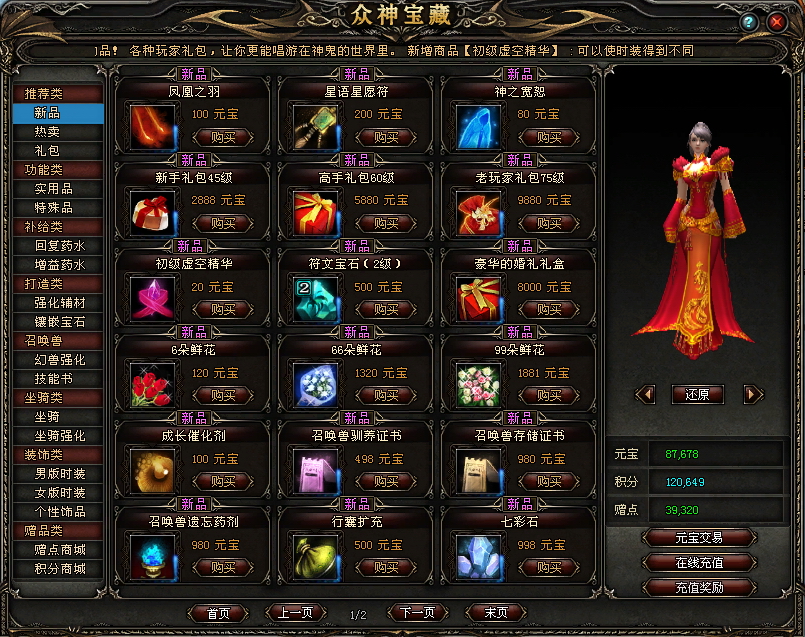This screenshot has height=637, width=805.
Task: Go to the 下一页 next page
Action: pyautogui.click(x=417, y=613)
